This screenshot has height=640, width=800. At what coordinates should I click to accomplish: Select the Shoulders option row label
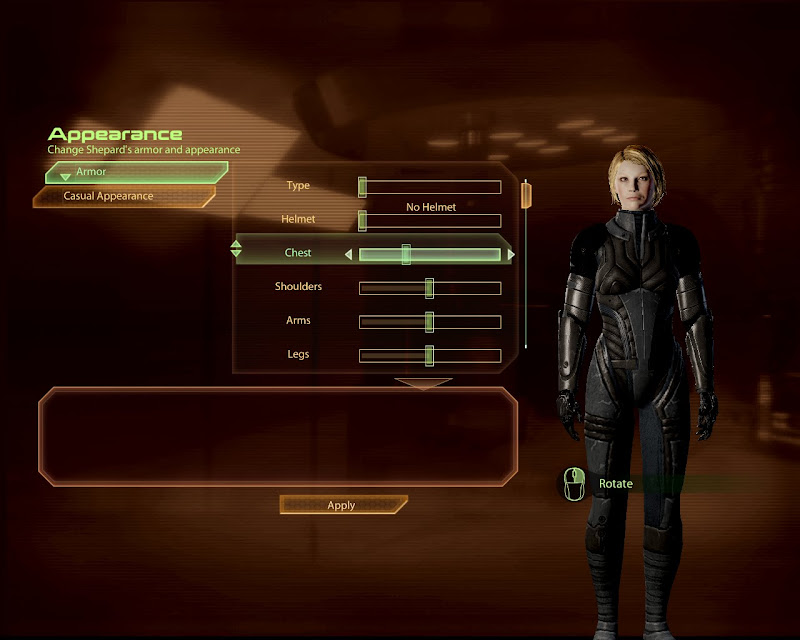click(298, 287)
